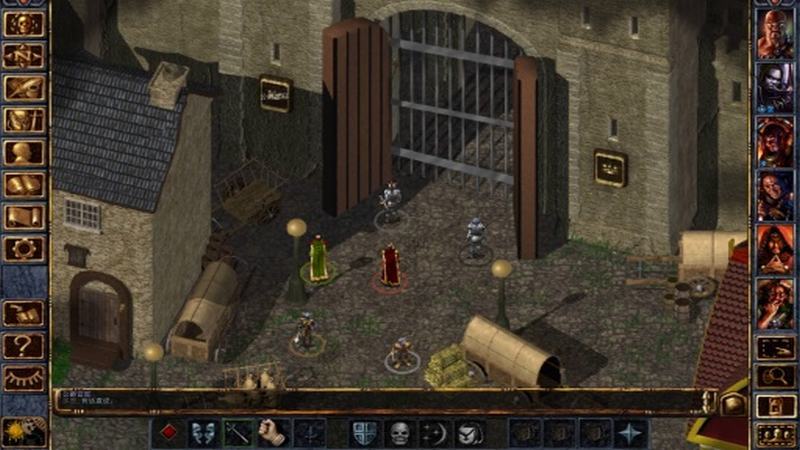Activate the two-masks talk action
800x450 pixels.
coord(202,433)
